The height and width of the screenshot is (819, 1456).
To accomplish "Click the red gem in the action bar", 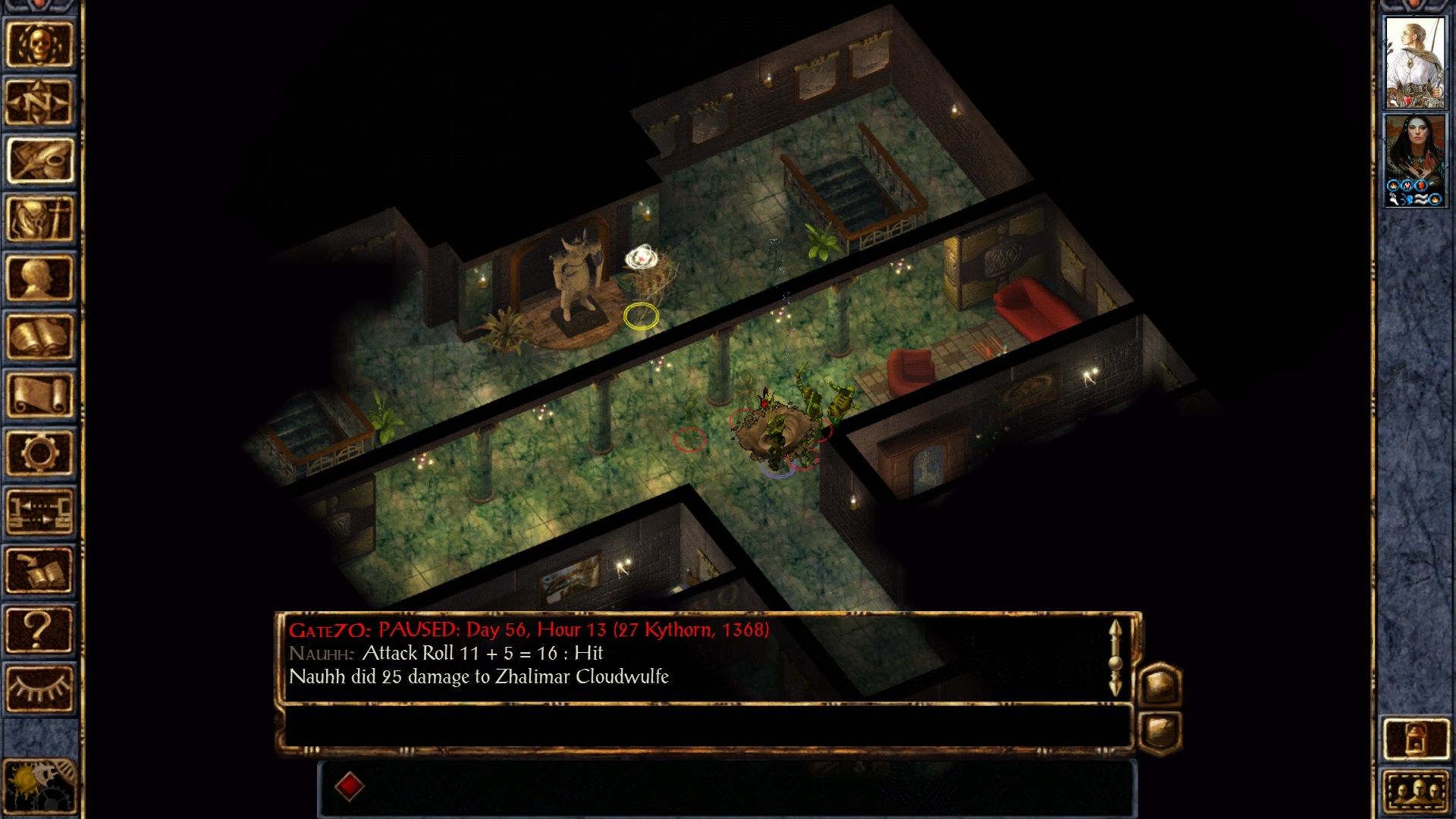I will click(x=350, y=786).
